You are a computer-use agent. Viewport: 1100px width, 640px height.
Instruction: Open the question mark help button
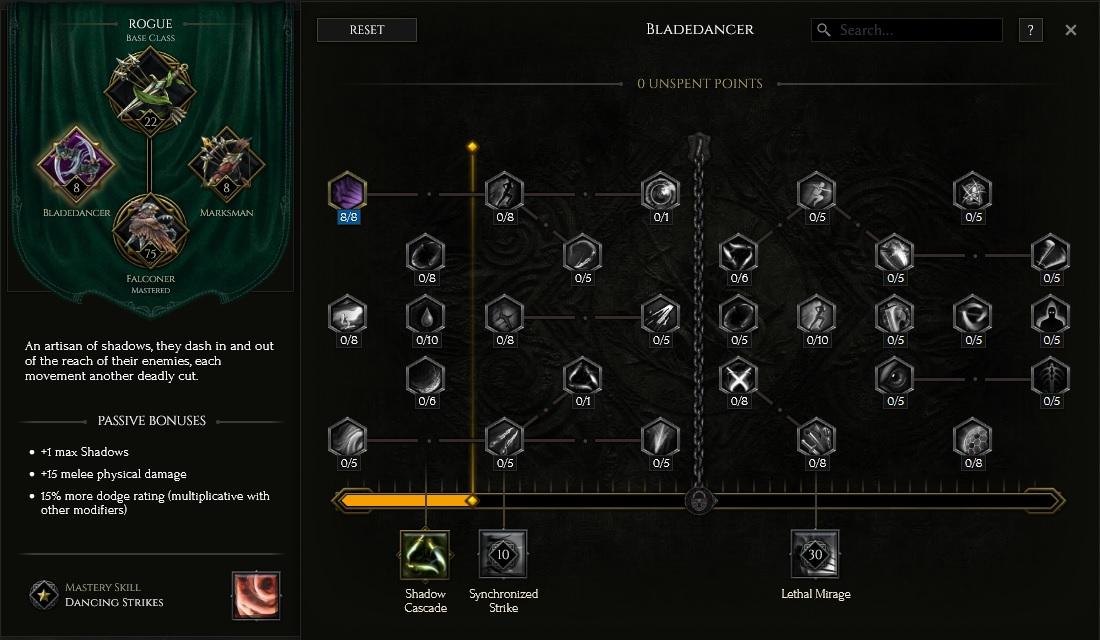point(1030,30)
